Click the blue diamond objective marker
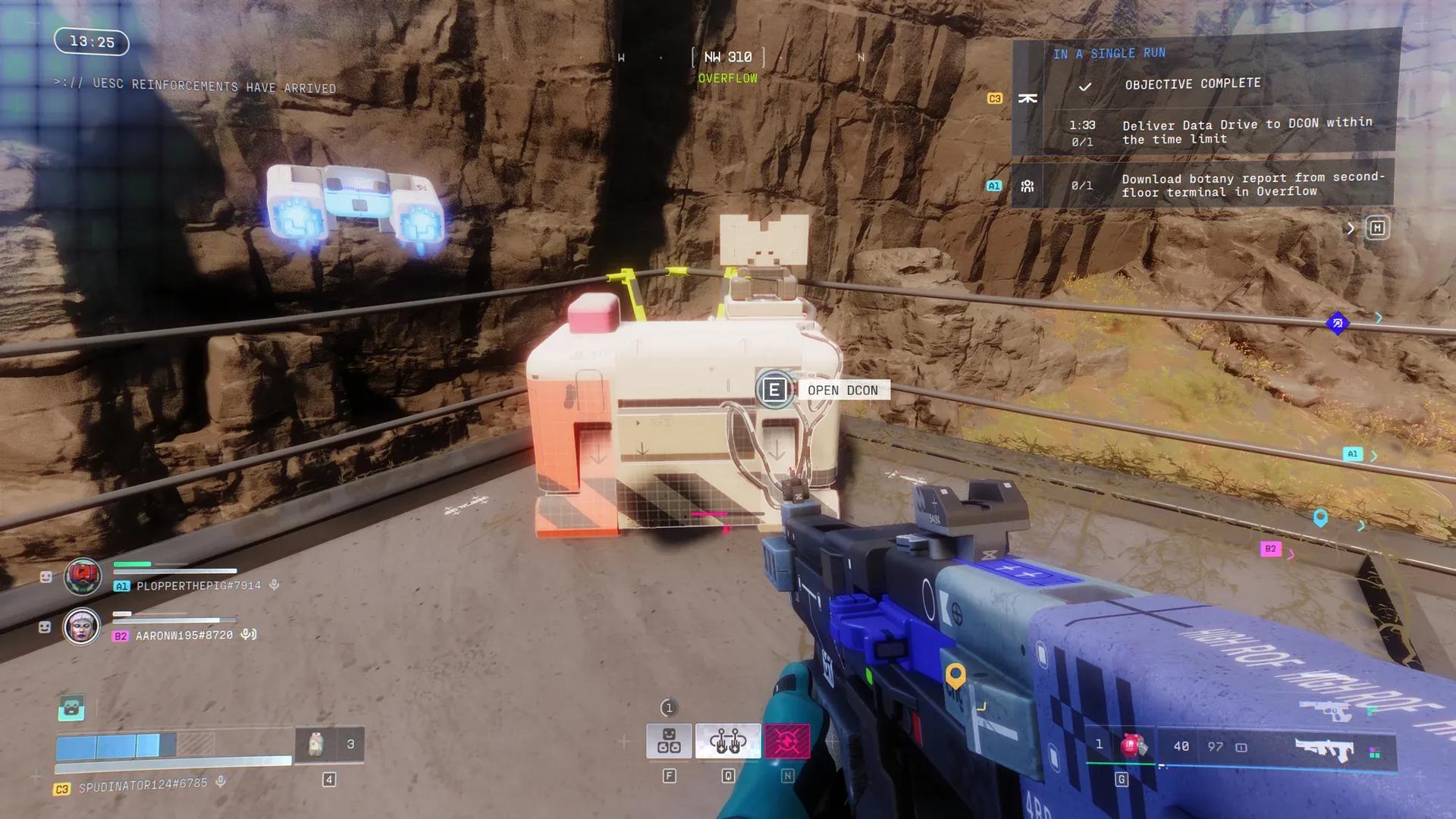Image resolution: width=1456 pixels, height=819 pixels. click(1338, 323)
